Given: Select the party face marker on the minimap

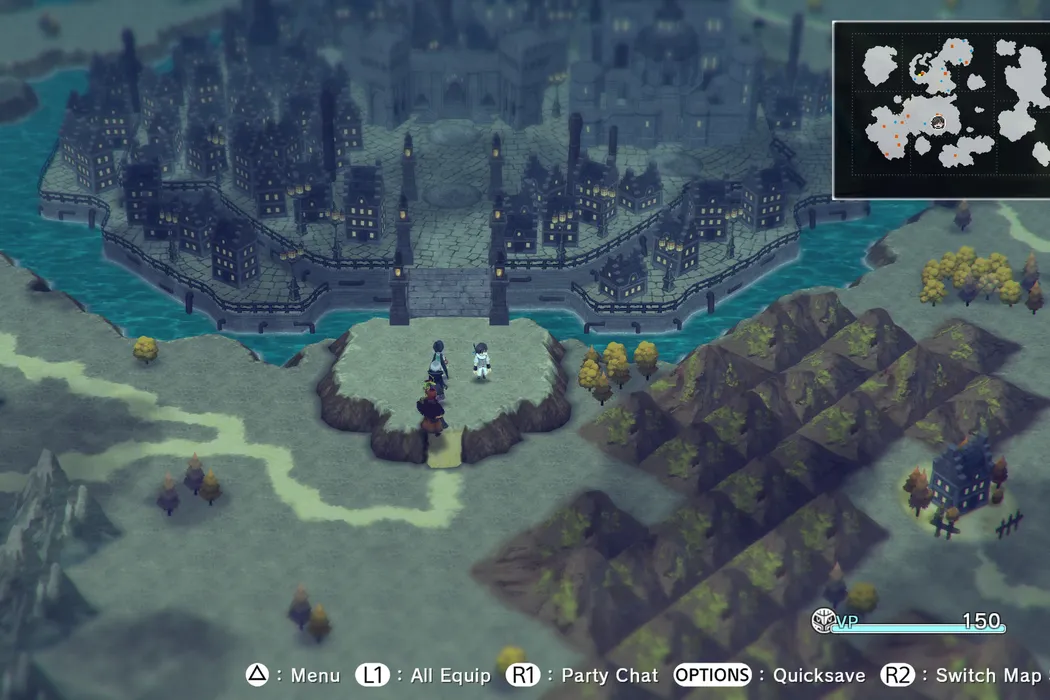Looking at the screenshot, I should pyautogui.click(x=939, y=123).
